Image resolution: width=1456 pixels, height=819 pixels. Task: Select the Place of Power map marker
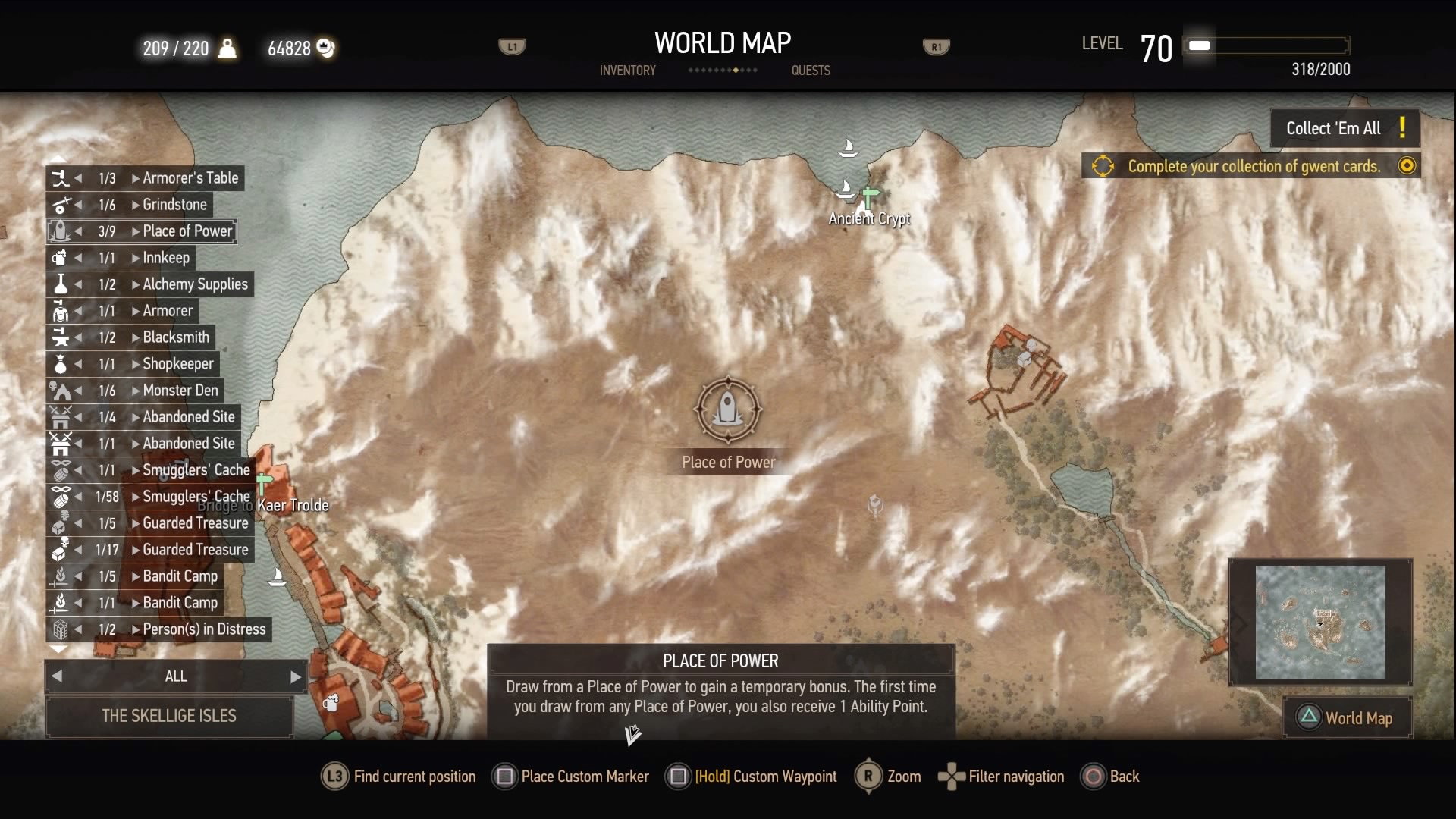(x=728, y=409)
